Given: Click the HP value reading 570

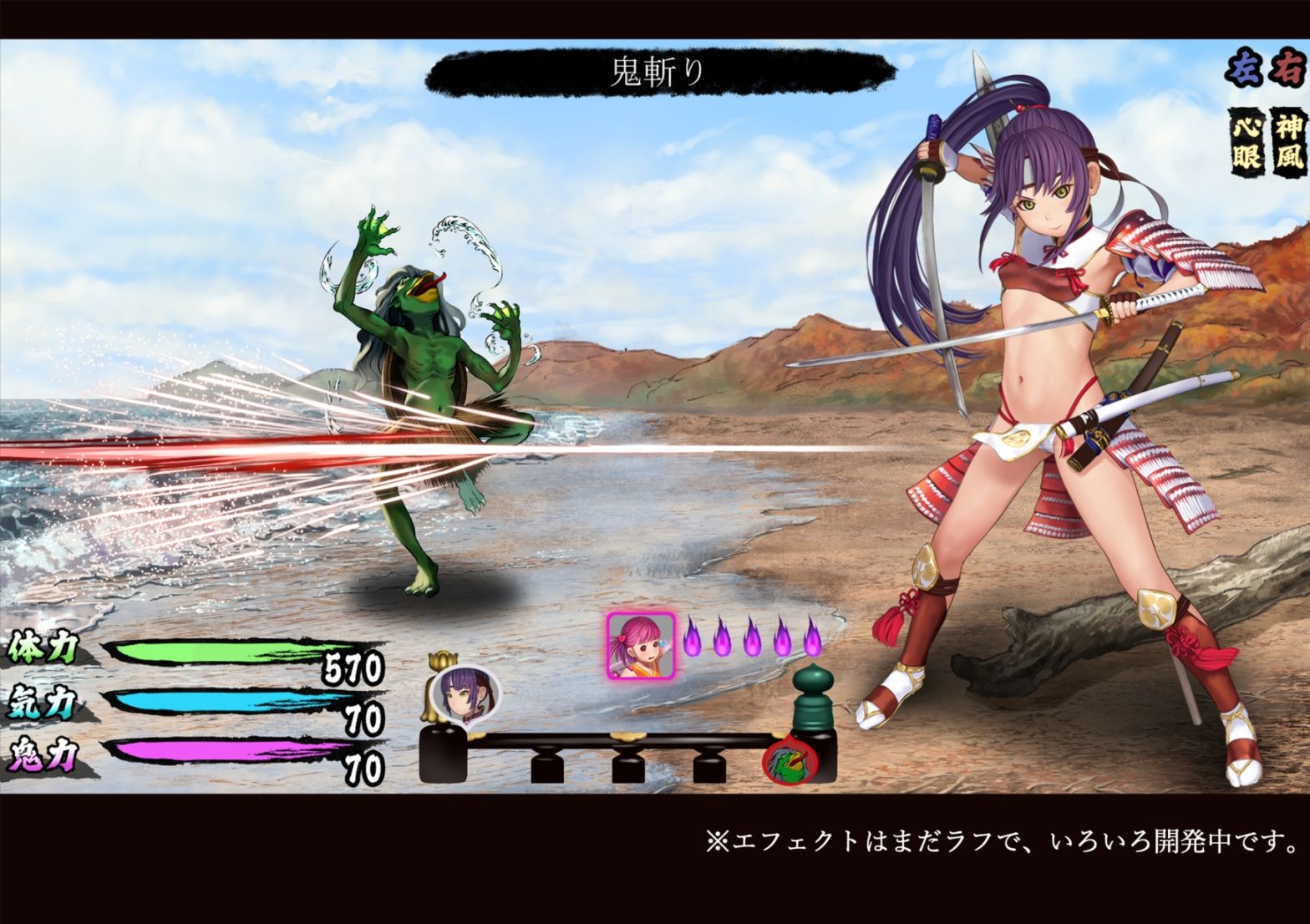Looking at the screenshot, I should (355, 668).
